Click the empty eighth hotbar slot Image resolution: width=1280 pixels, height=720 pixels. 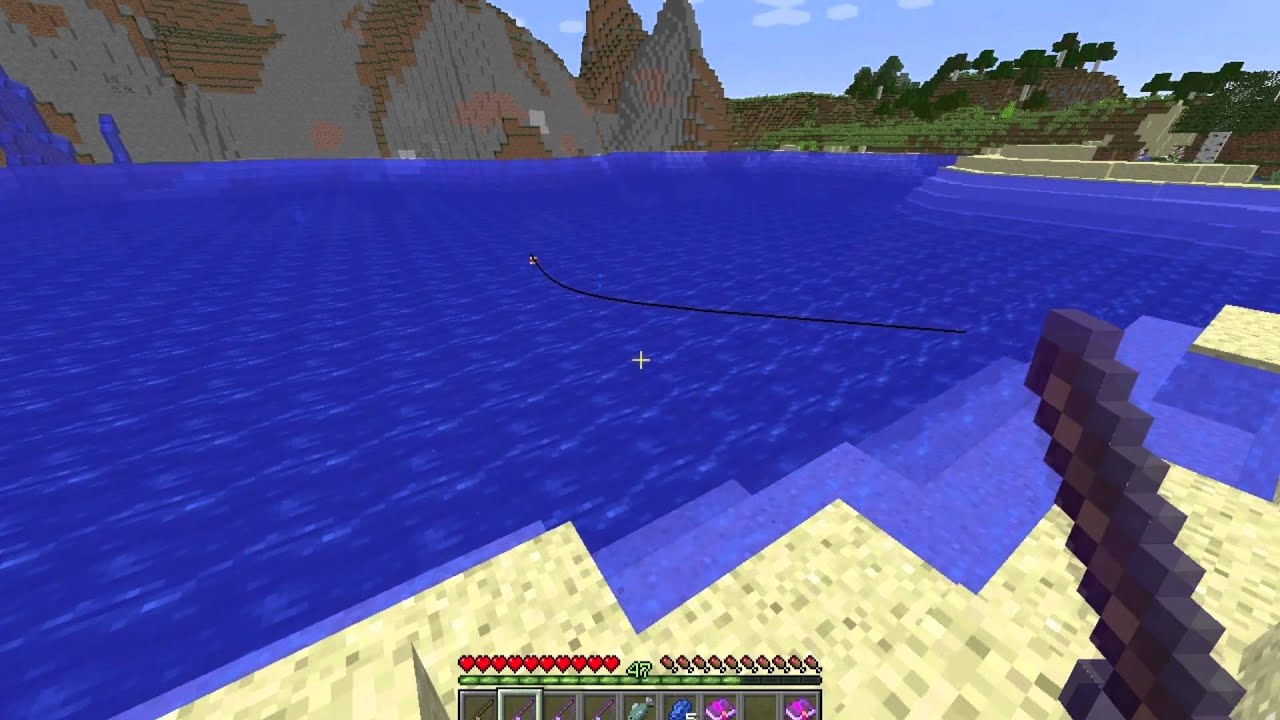coord(758,706)
